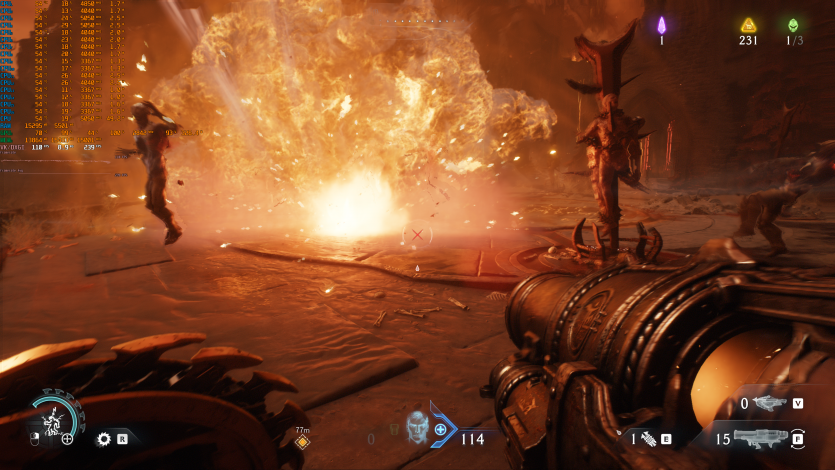Image resolution: width=835 pixels, height=470 pixels.
Task: Choose the grenade item slot
Action: (x=648, y=438)
